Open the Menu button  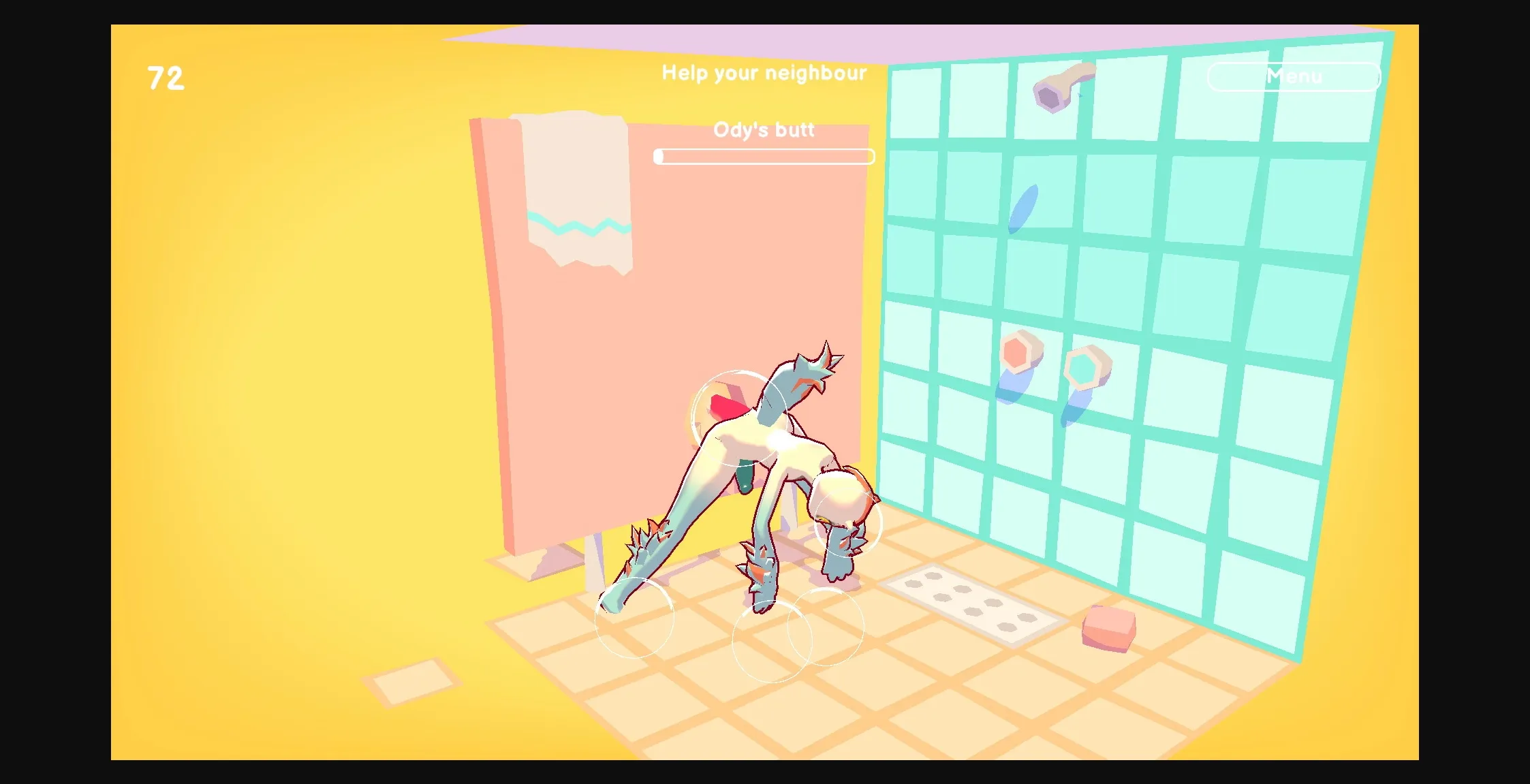[x=1294, y=76]
